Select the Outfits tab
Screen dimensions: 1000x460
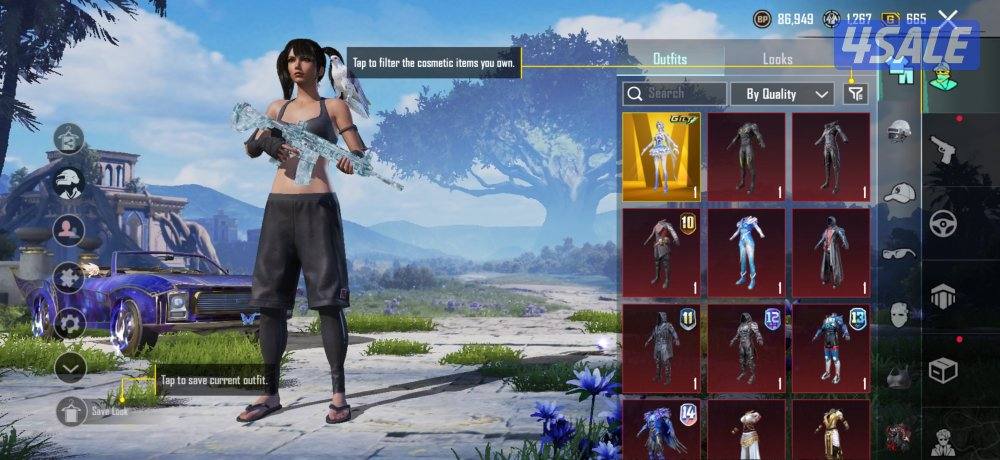[669, 59]
